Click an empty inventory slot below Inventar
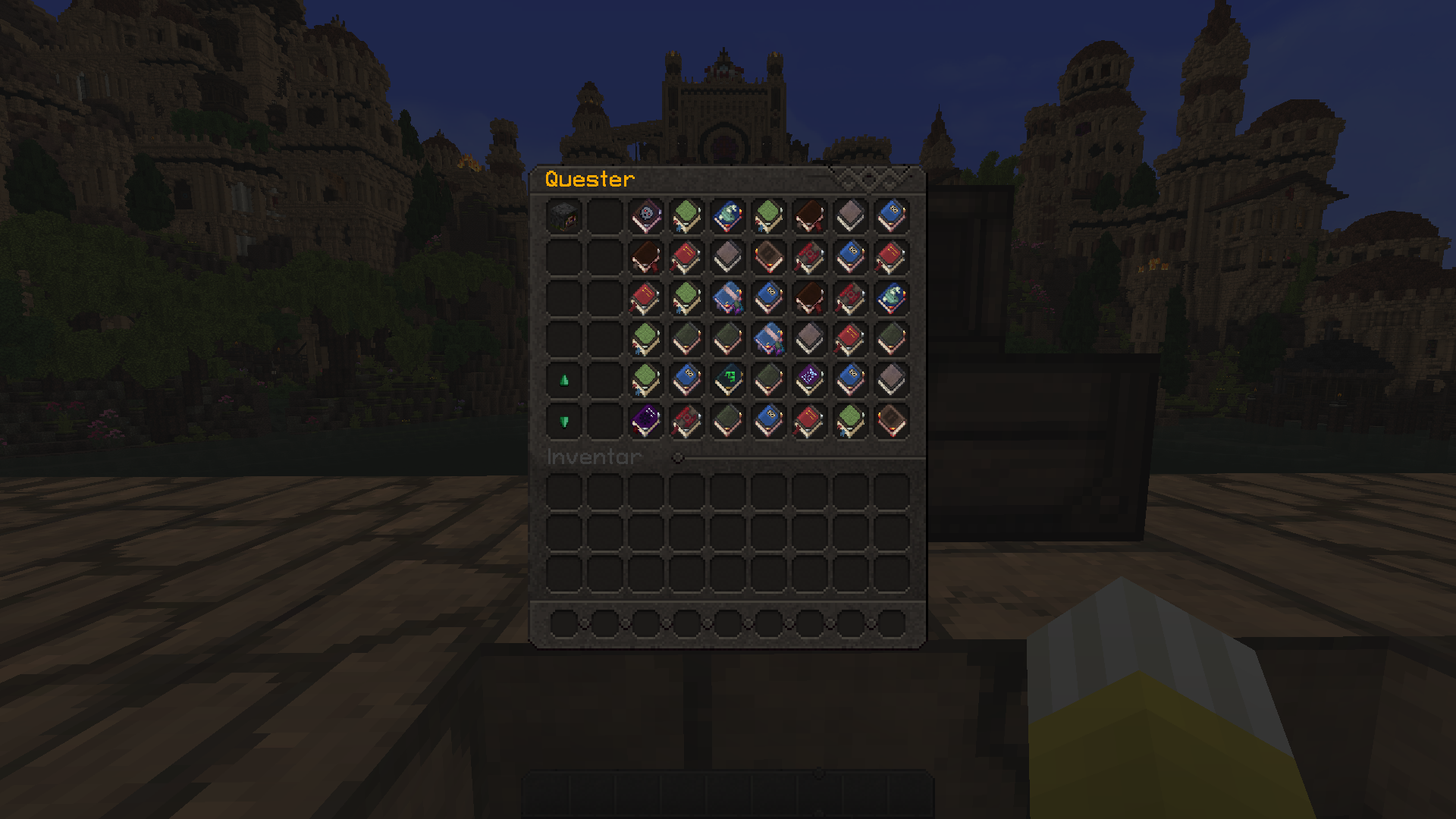1456x819 pixels. click(565, 493)
